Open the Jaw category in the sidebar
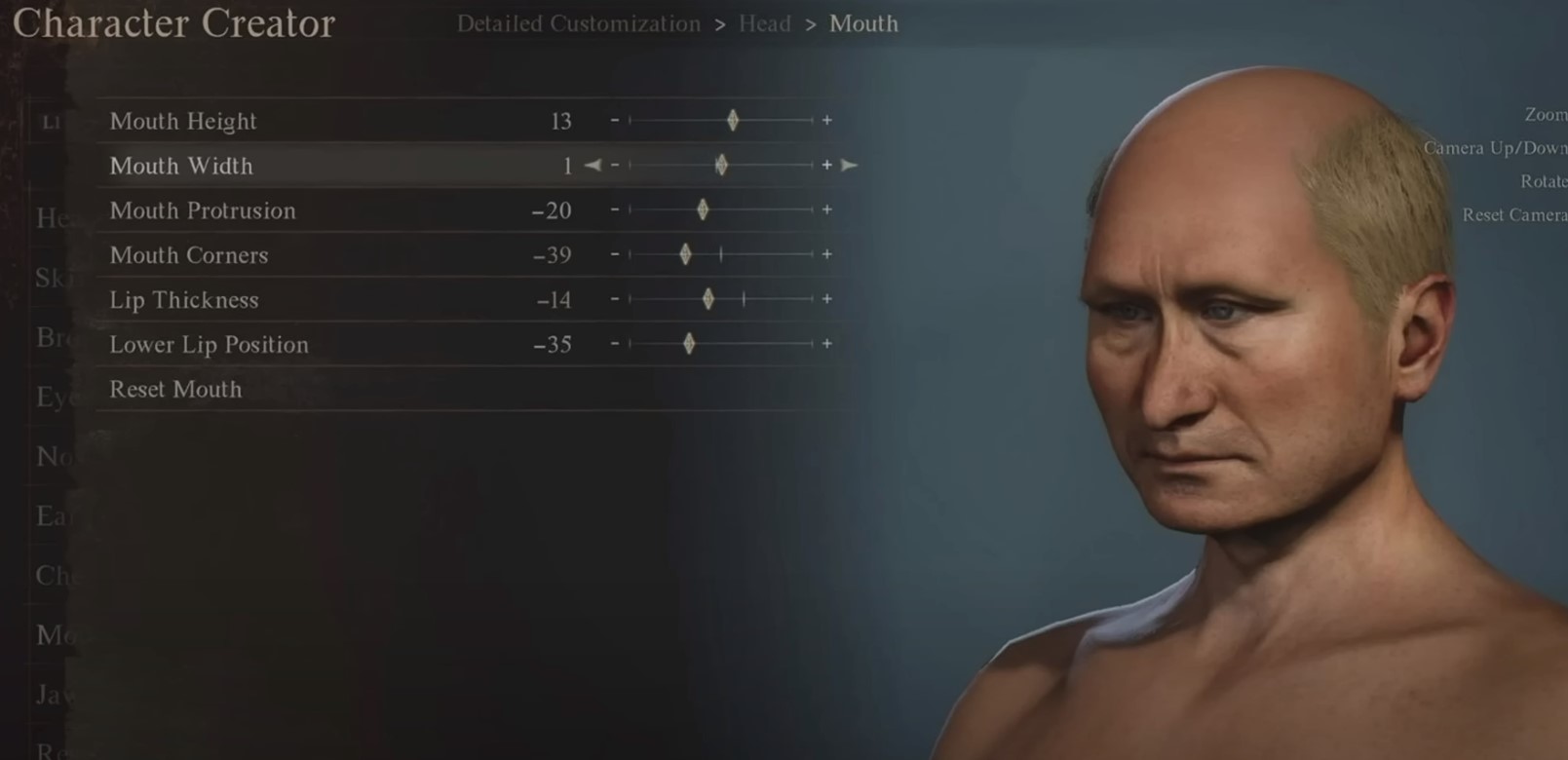Screen dimensions: 1568x760 (54, 695)
